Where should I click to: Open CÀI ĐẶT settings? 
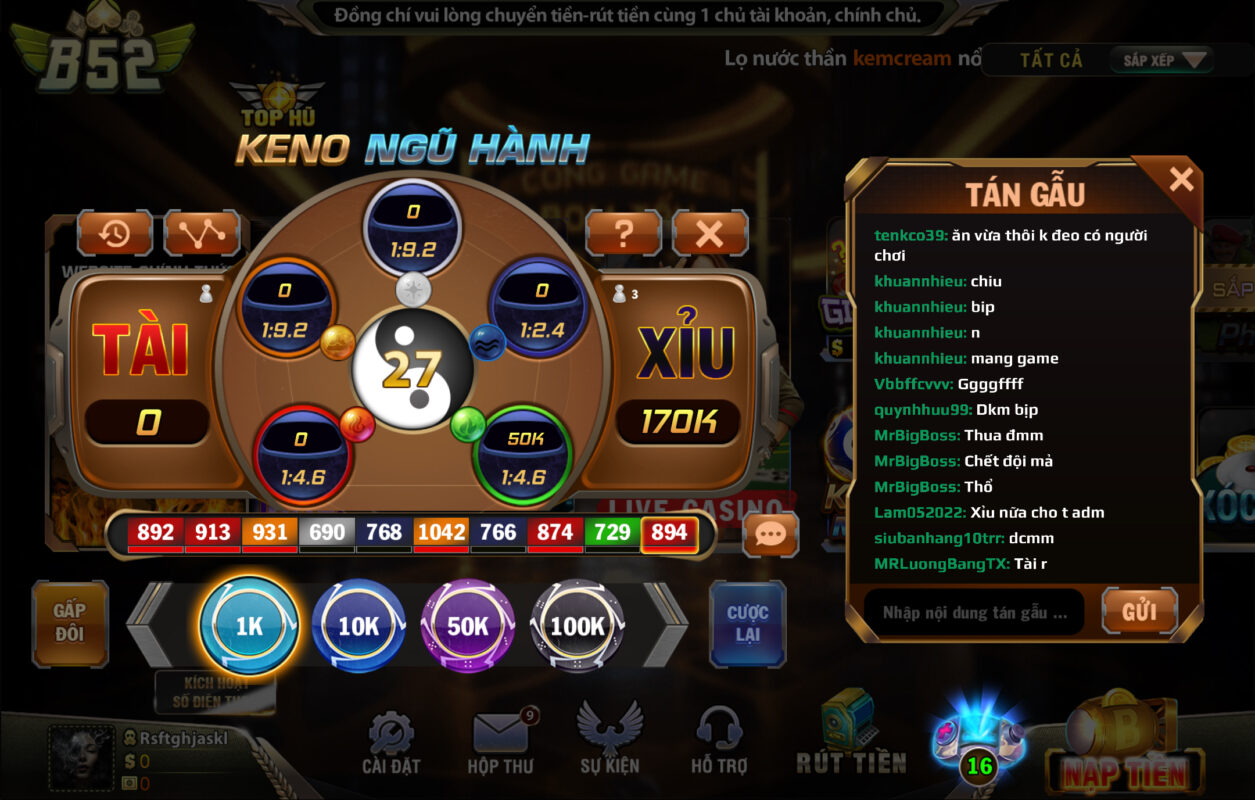(x=391, y=744)
